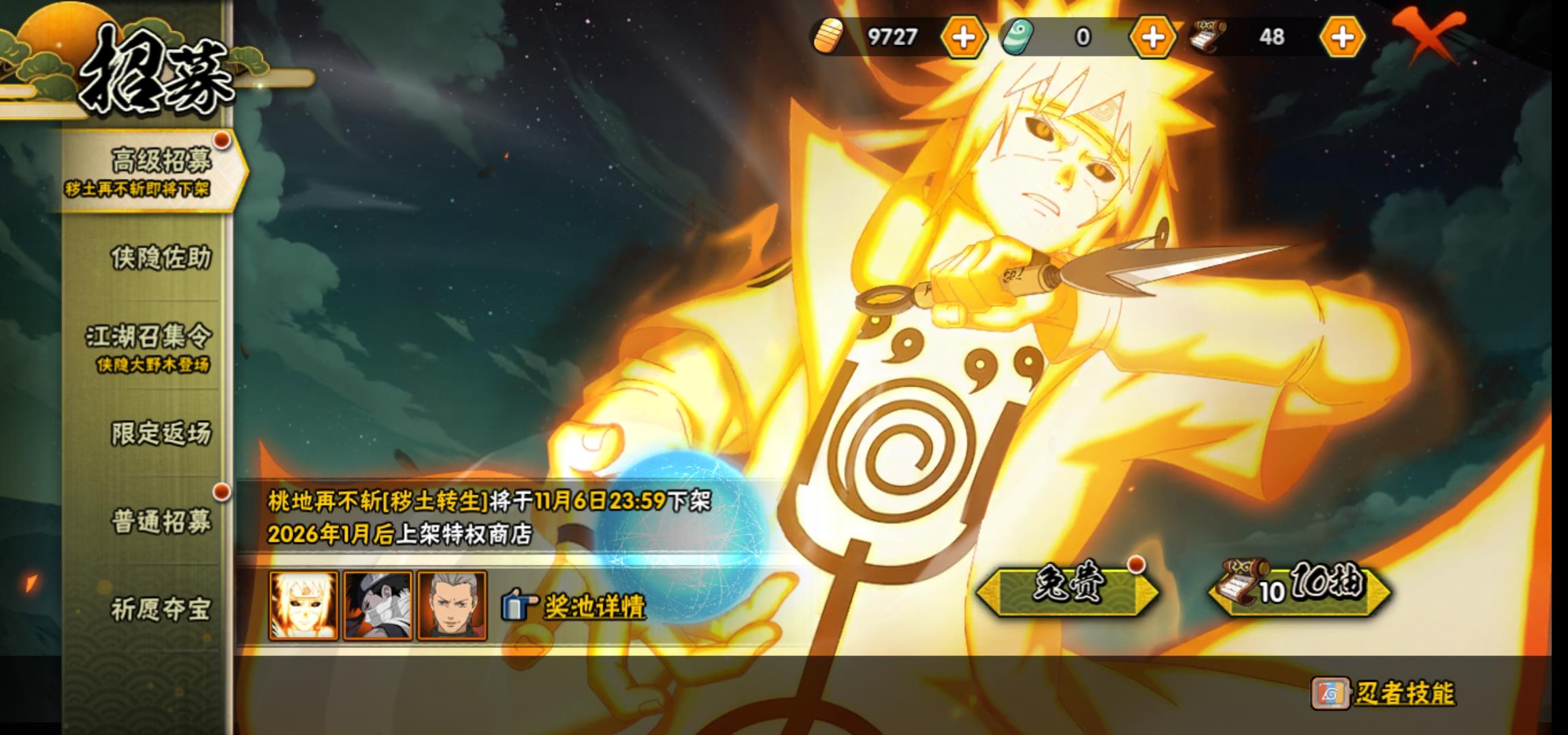Select the glowing yellow Minato portrait
The width and height of the screenshot is (1568, 735).
point(304,606)
